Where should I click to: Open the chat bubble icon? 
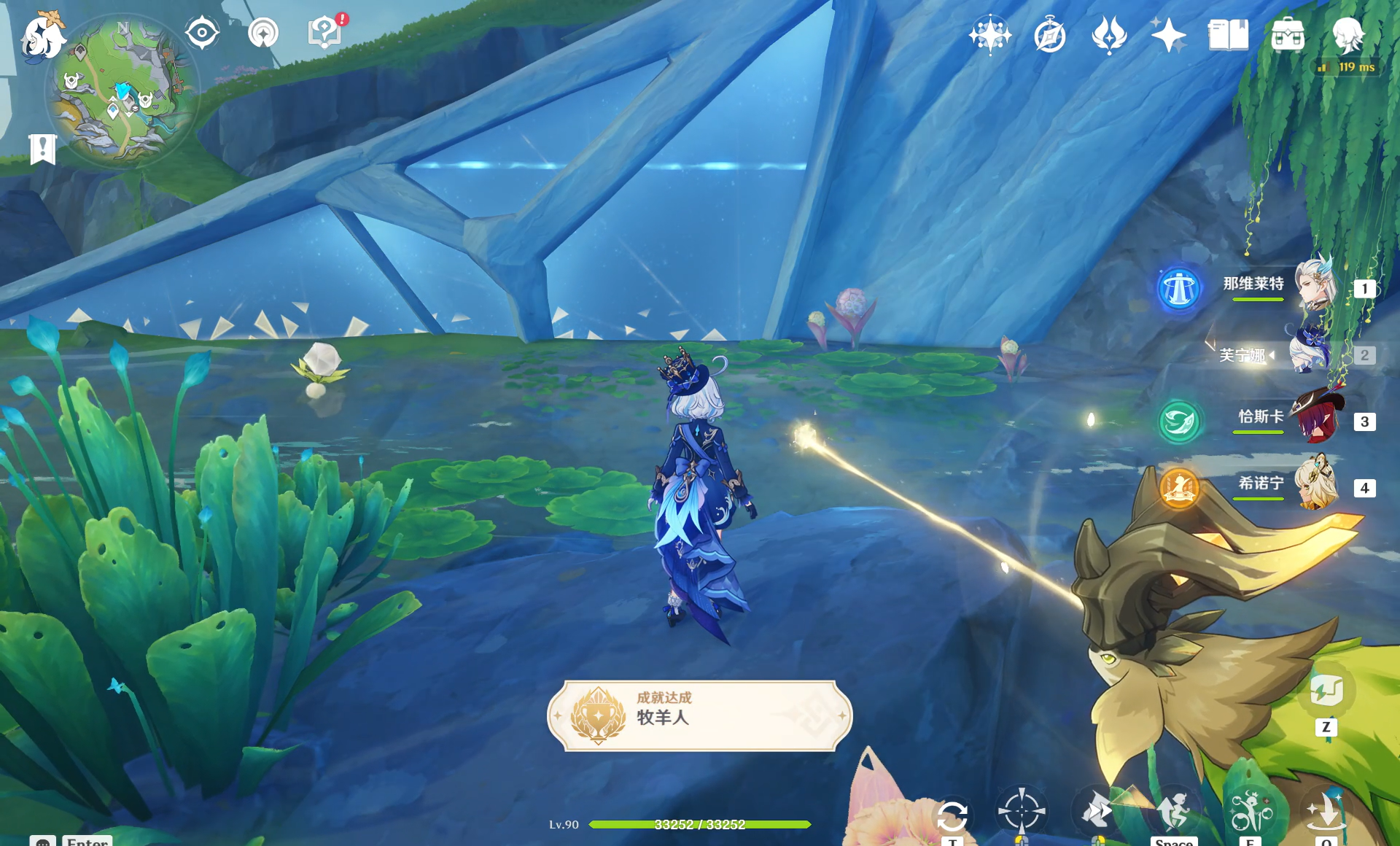43,841
